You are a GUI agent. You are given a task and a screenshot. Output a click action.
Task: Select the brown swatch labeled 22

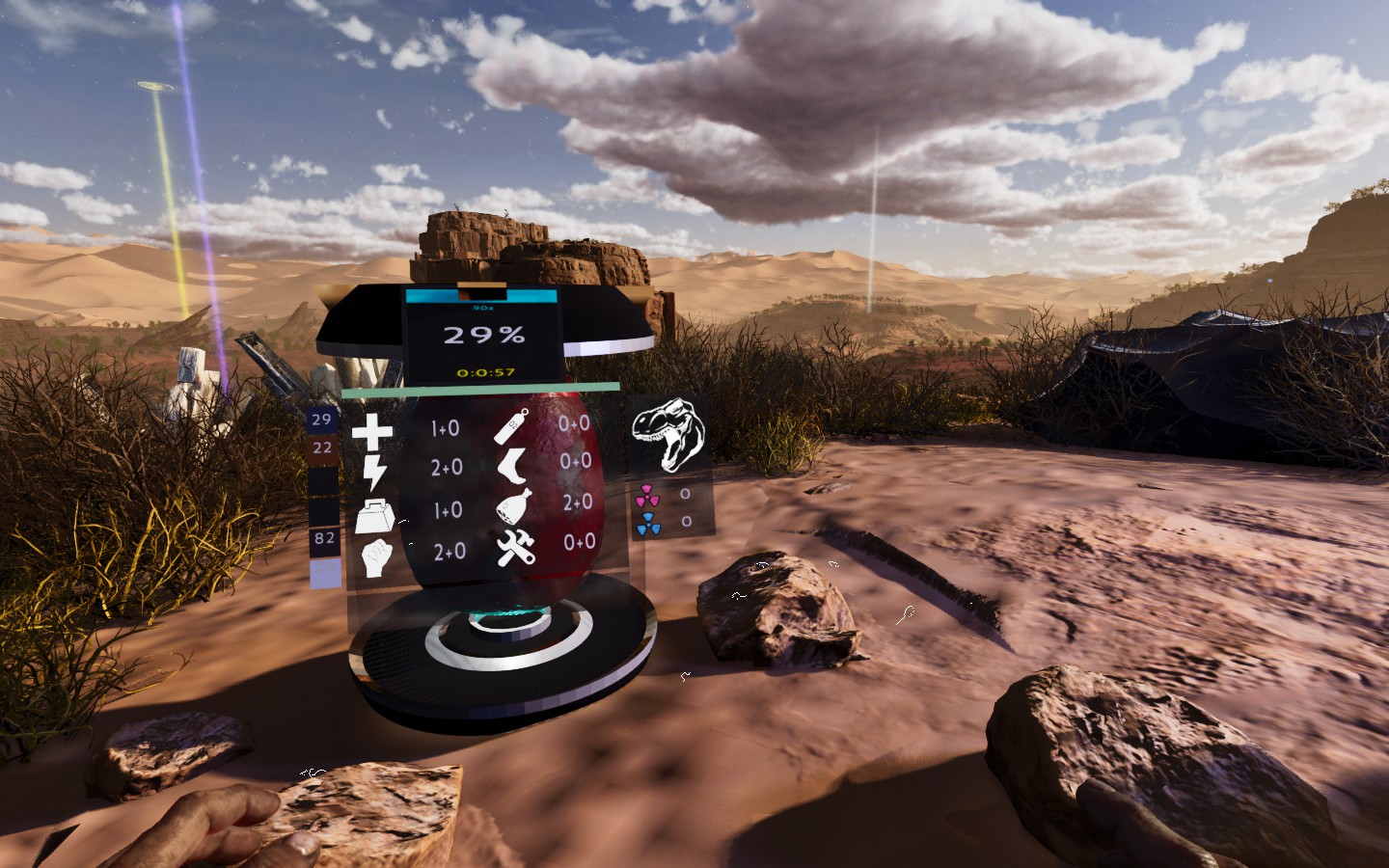pos(320,446)
